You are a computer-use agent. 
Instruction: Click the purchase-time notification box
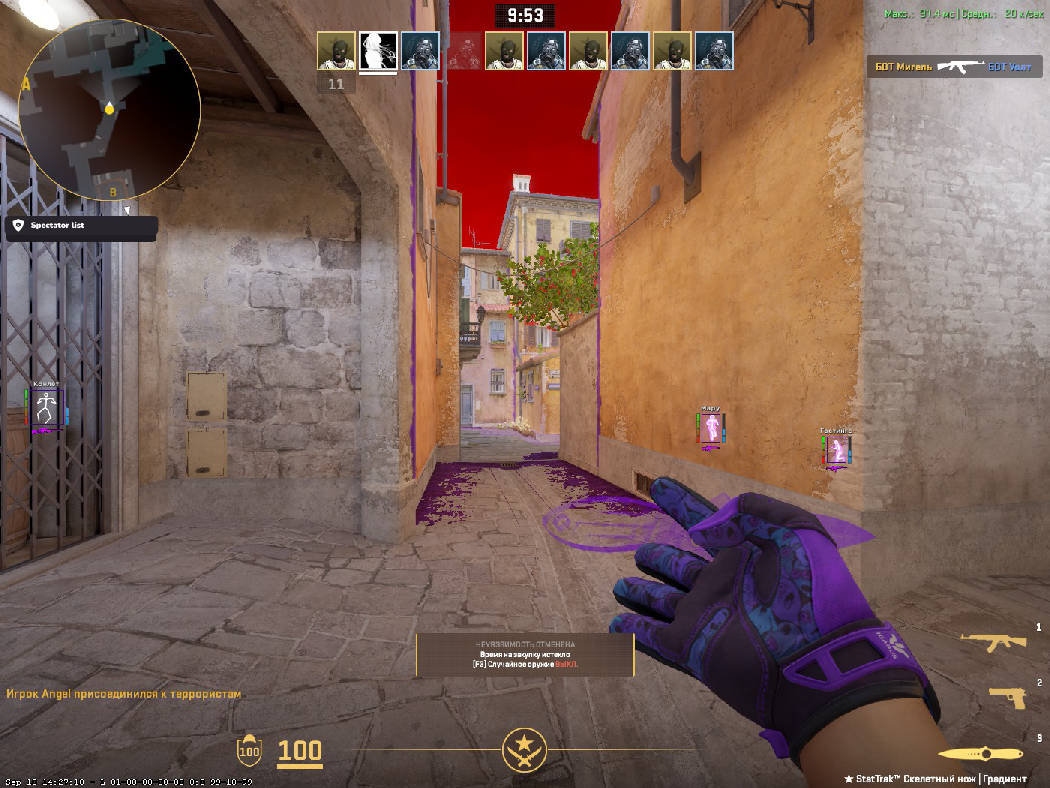point(525,655)
